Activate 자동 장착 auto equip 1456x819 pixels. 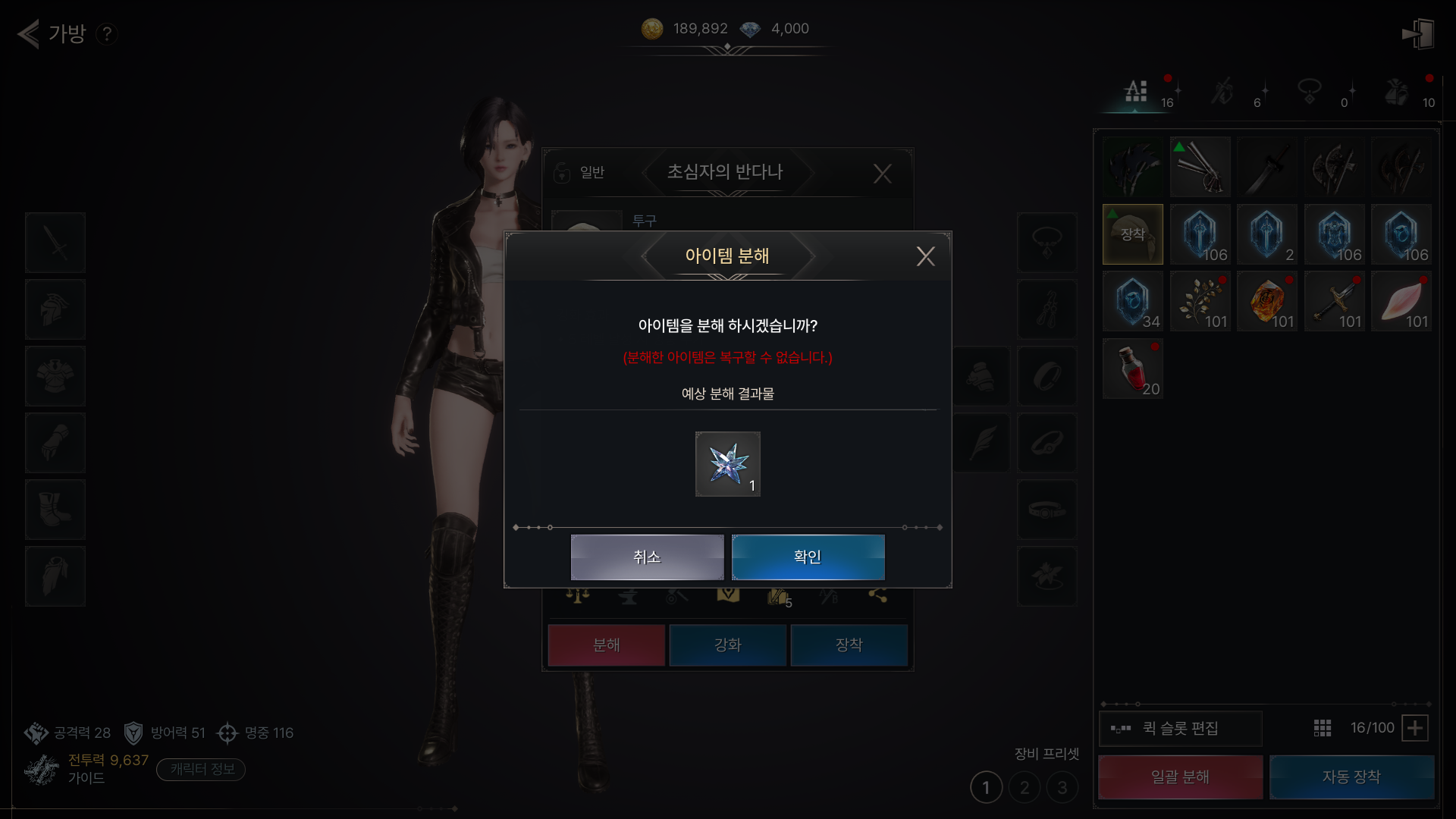(1351, 777)
